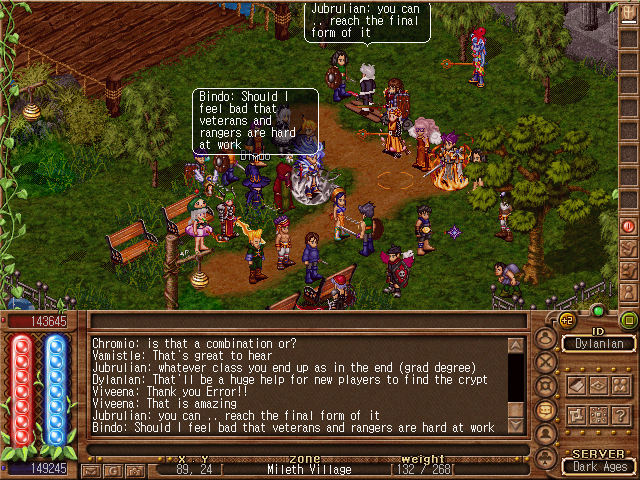Open the crossed swords skills panel

point(547,361)
